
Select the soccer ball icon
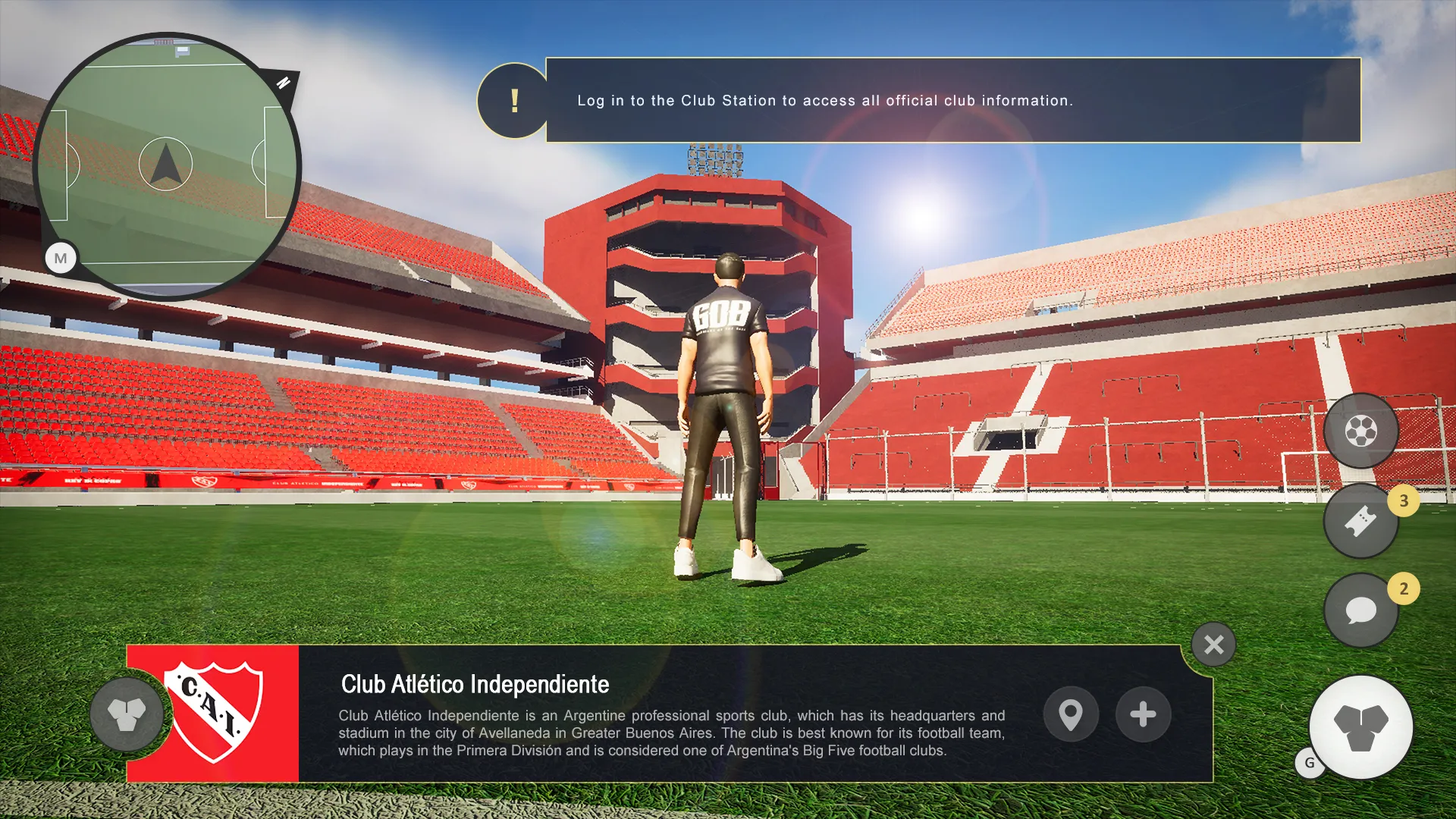click(x=1361, y=430)
